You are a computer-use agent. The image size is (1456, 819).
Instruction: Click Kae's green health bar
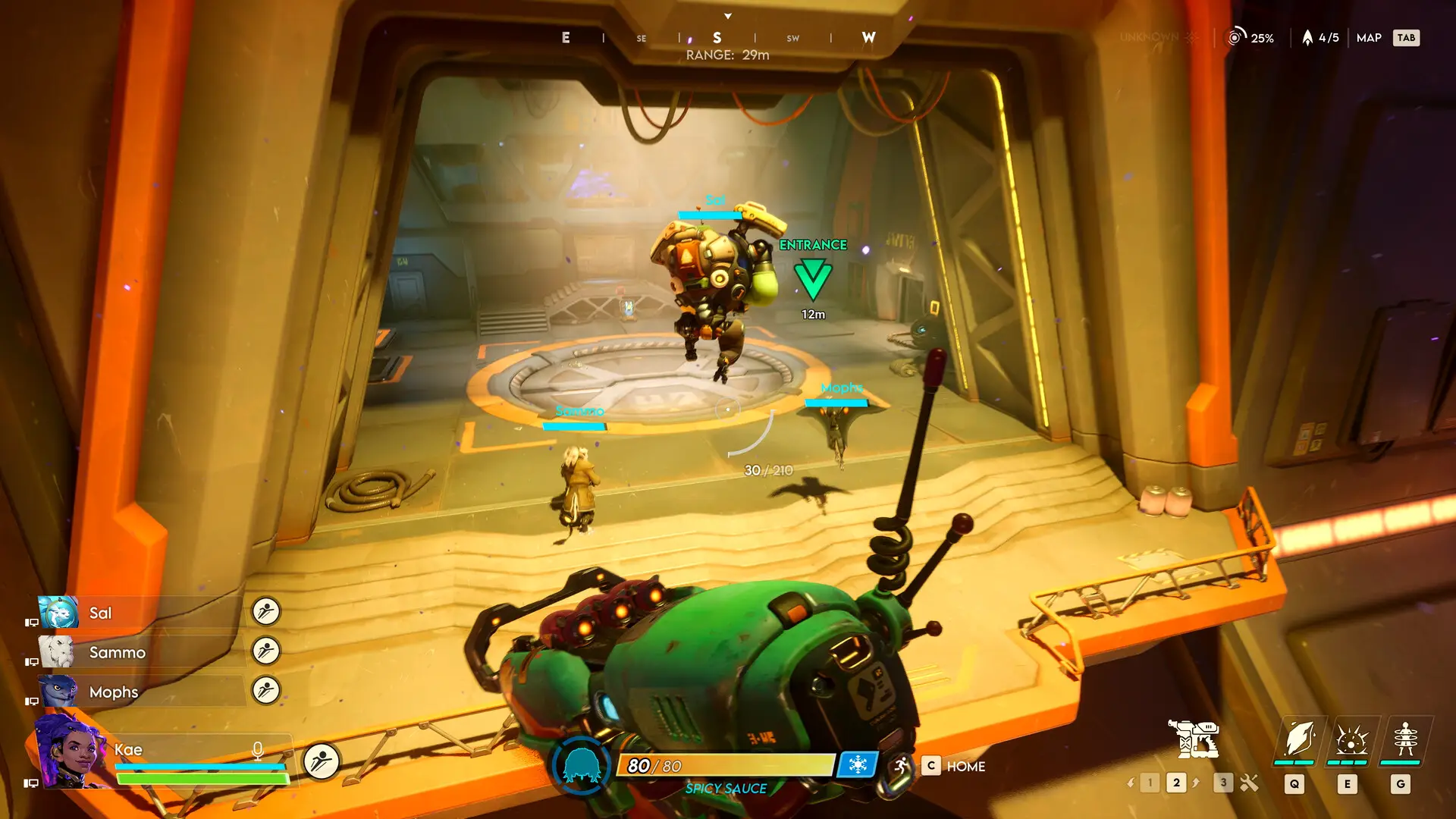[x=202, y=778]
